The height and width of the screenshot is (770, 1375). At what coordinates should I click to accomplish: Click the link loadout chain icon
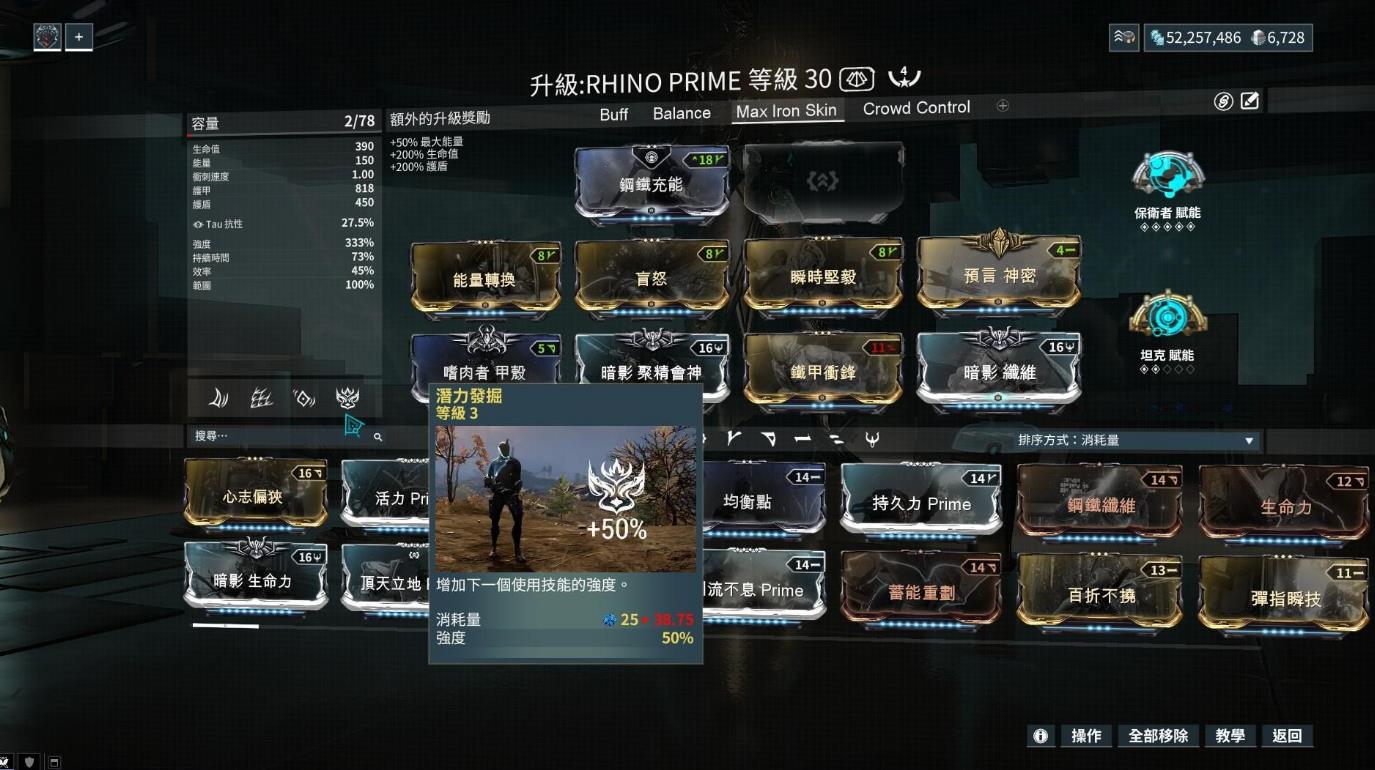point(1224,101)
